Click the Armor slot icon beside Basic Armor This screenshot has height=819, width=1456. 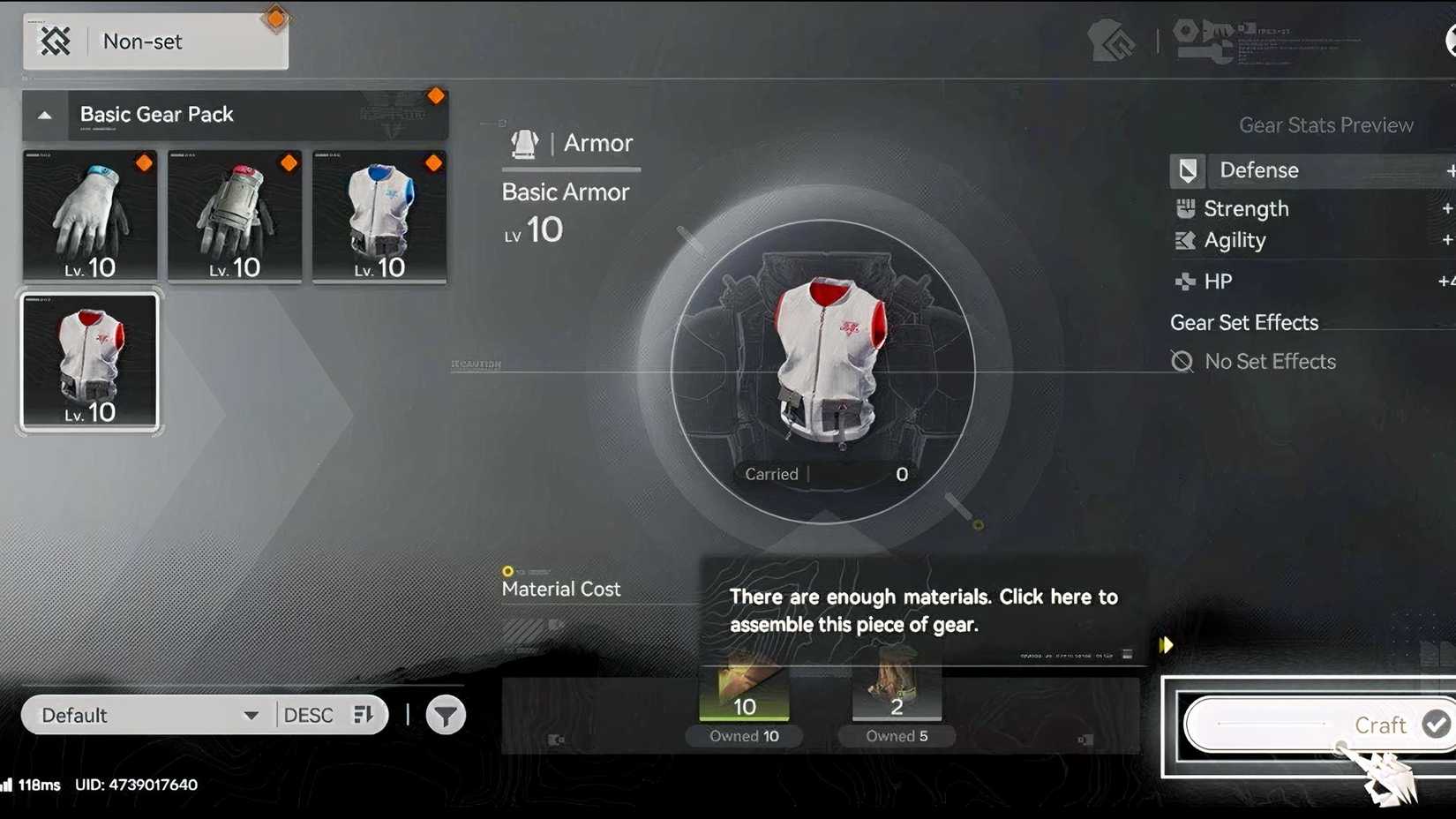524,143
